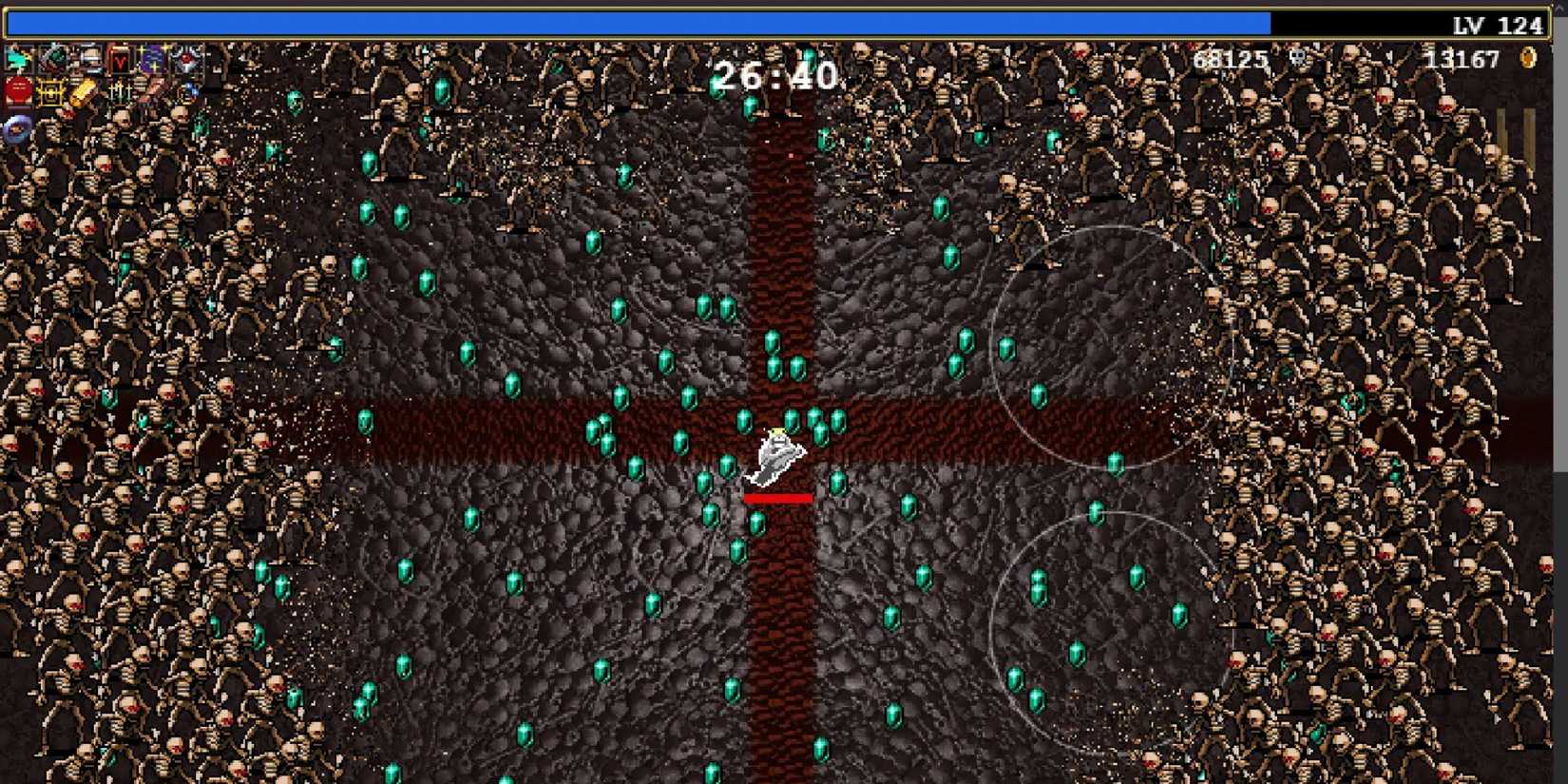Image resolution: width=1568 pixels, height=784 pixels.
Task: Click the 26:40 match timer
Action: click(775, 74)
